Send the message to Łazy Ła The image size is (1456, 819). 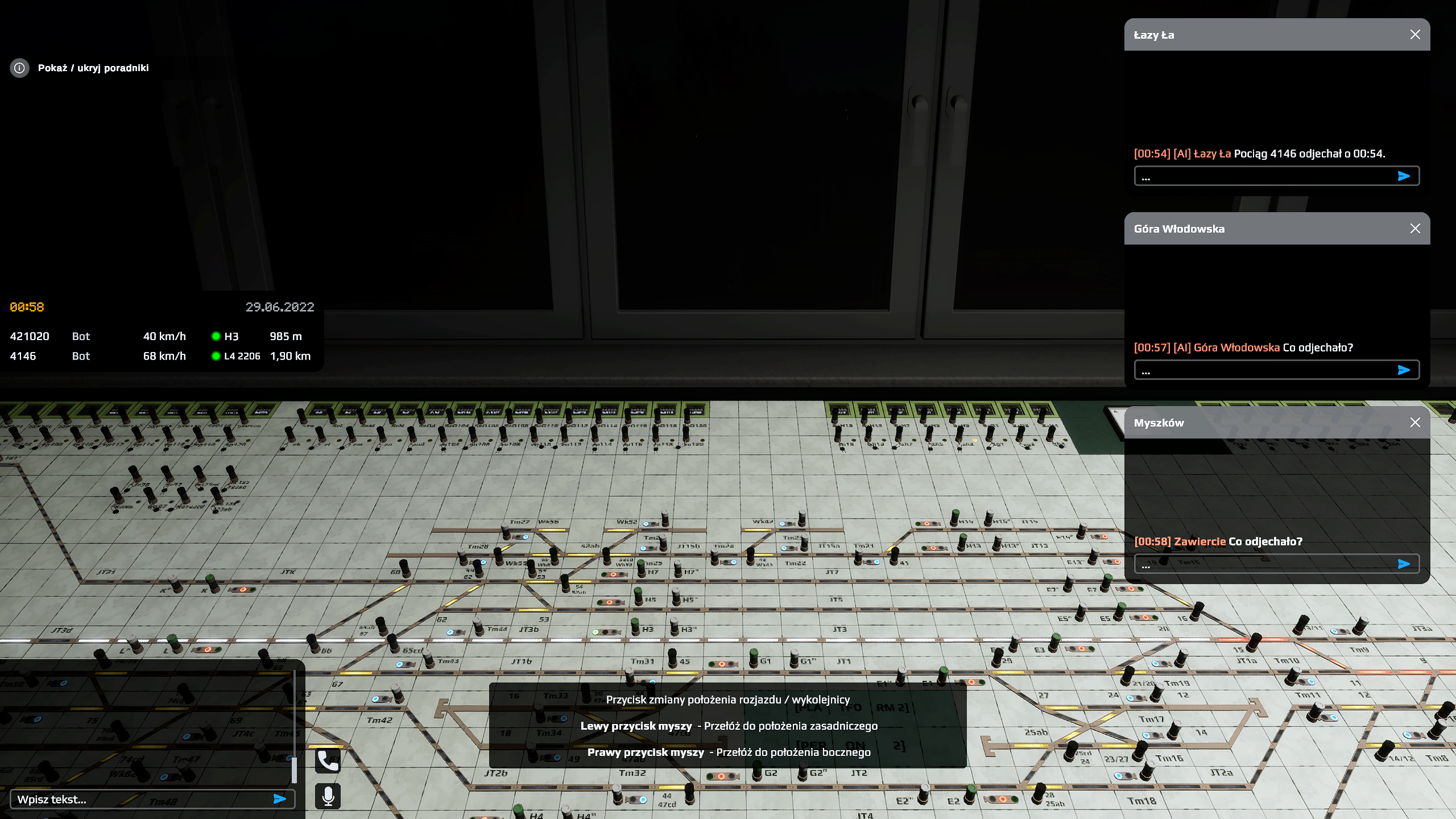pyautogui.click(x=1404, y=176)
